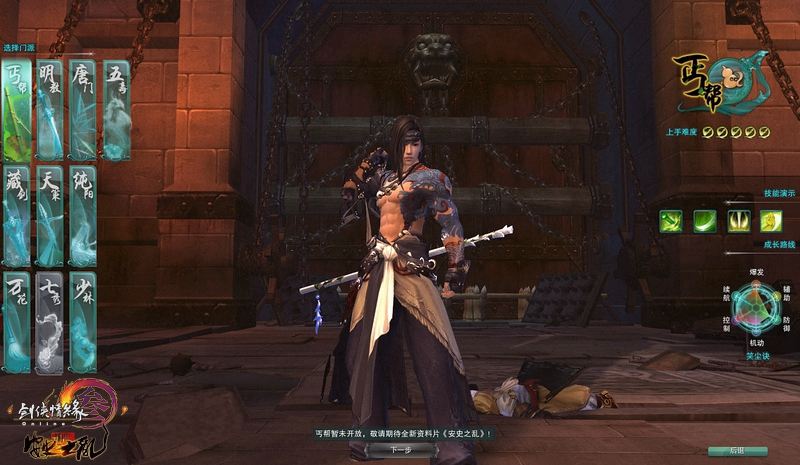This screenshot has height=465, width=800.
Task: Pick the 少林 sect banner
Action: (x=83, y=322)
